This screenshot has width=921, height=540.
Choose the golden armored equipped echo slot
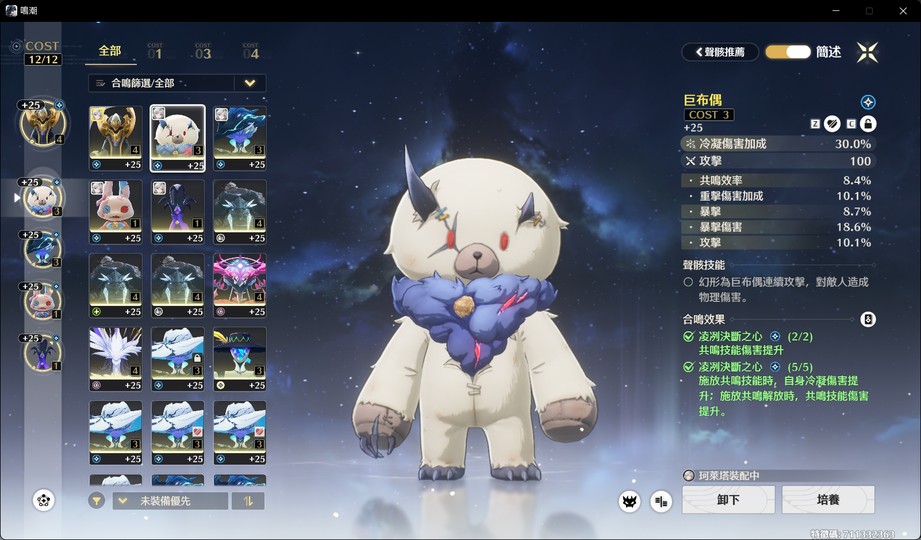click(x=41, y=123)
